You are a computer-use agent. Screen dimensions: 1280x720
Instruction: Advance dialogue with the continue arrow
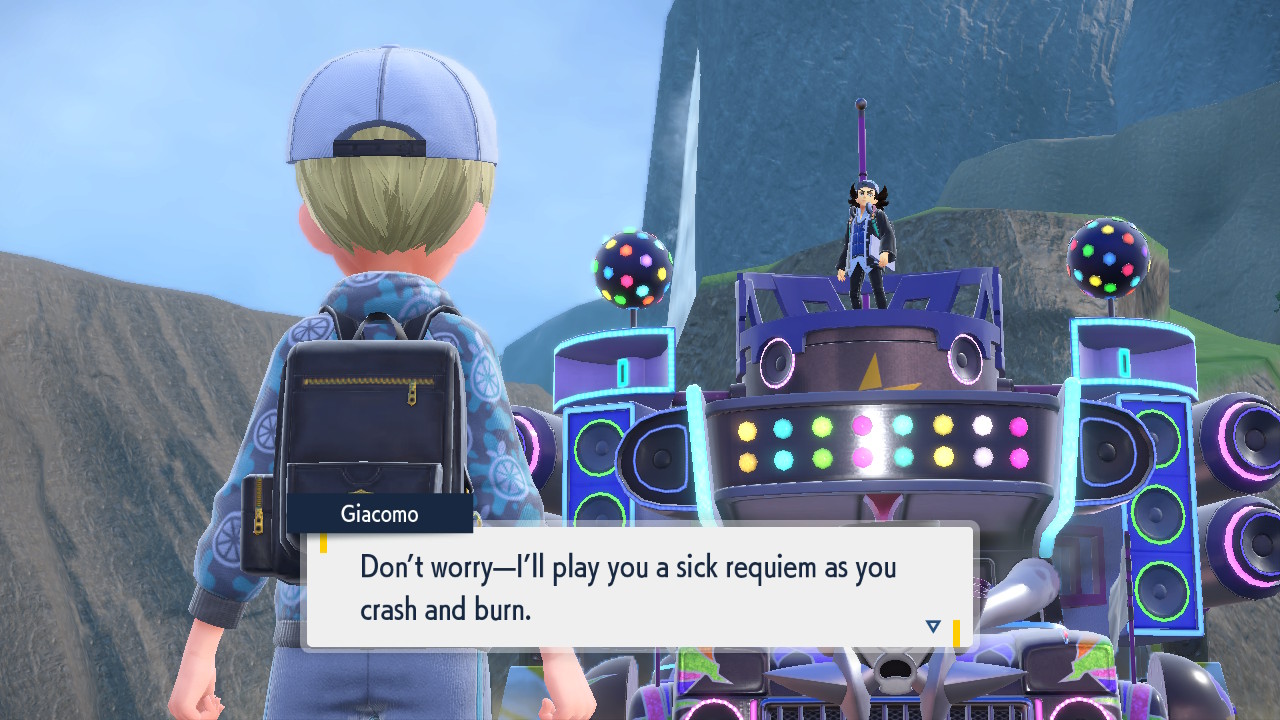coord(933,626)
